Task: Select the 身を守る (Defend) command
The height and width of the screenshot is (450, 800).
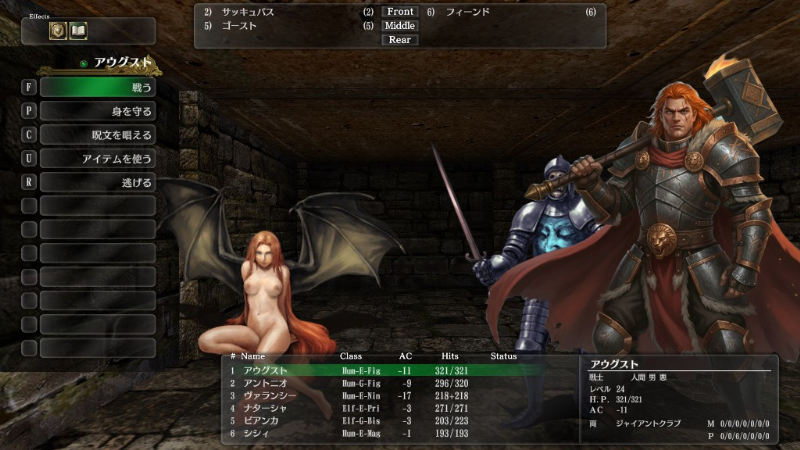Action: (x=97, y=111)
